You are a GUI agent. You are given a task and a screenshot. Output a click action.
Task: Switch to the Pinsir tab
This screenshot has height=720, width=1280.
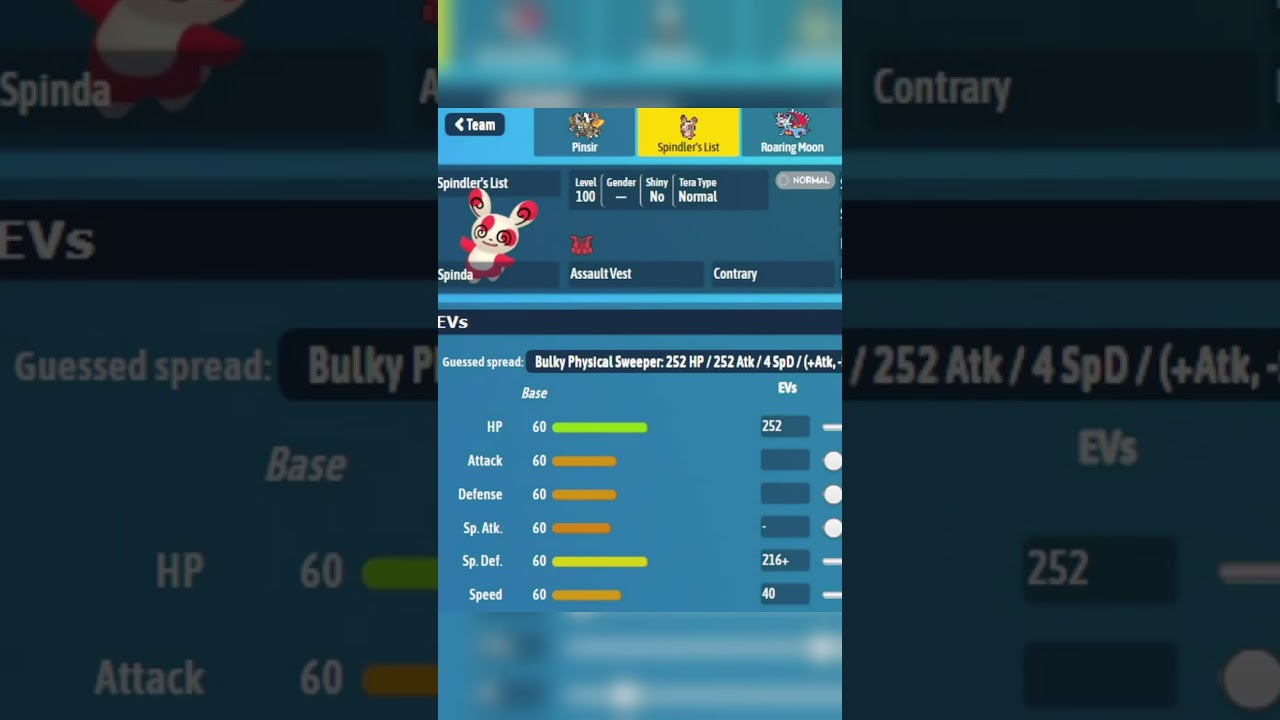(584, 132)
